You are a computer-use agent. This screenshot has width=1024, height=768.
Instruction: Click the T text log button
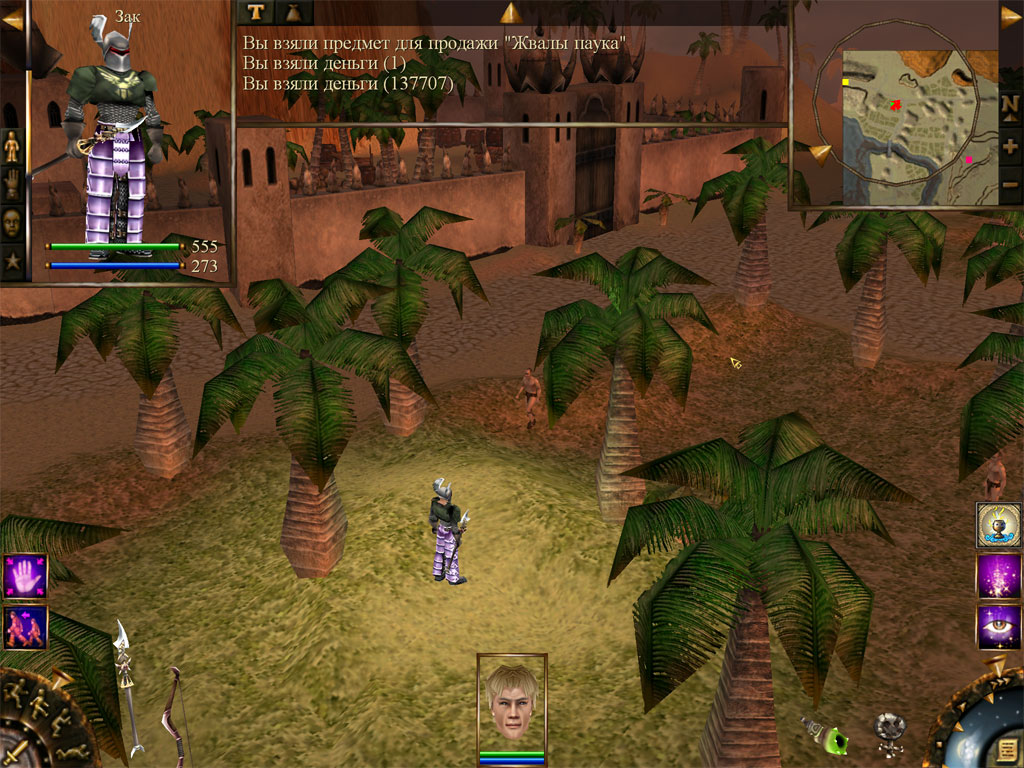coord(254,12)
